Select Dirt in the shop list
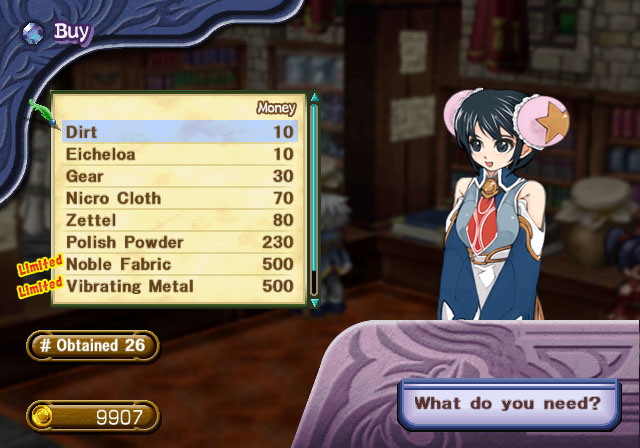 pos(180,132)
